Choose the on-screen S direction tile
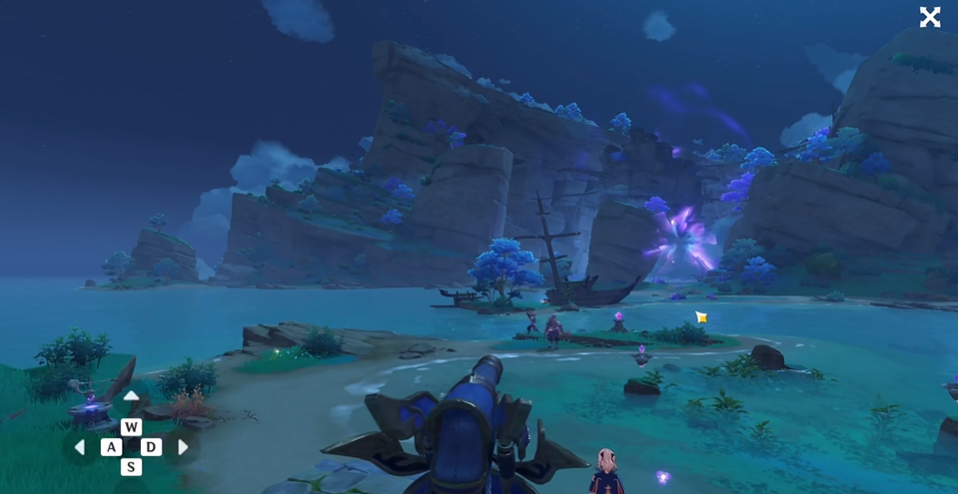 point(131,467)
